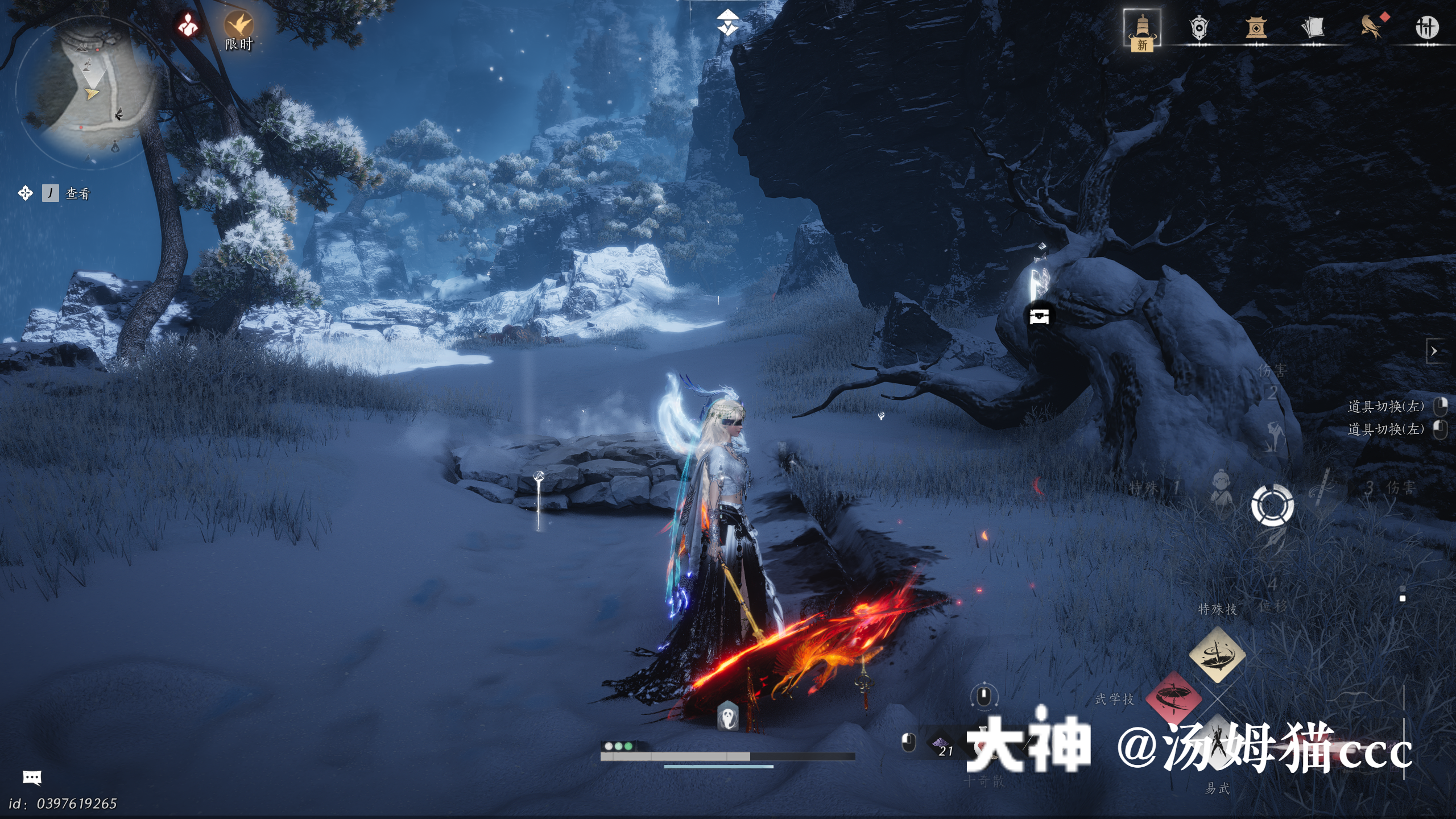This screenshot has width=1456, height=819.
Task: Open the stacked papers menu icon
Action: [x=1313, y=27]
